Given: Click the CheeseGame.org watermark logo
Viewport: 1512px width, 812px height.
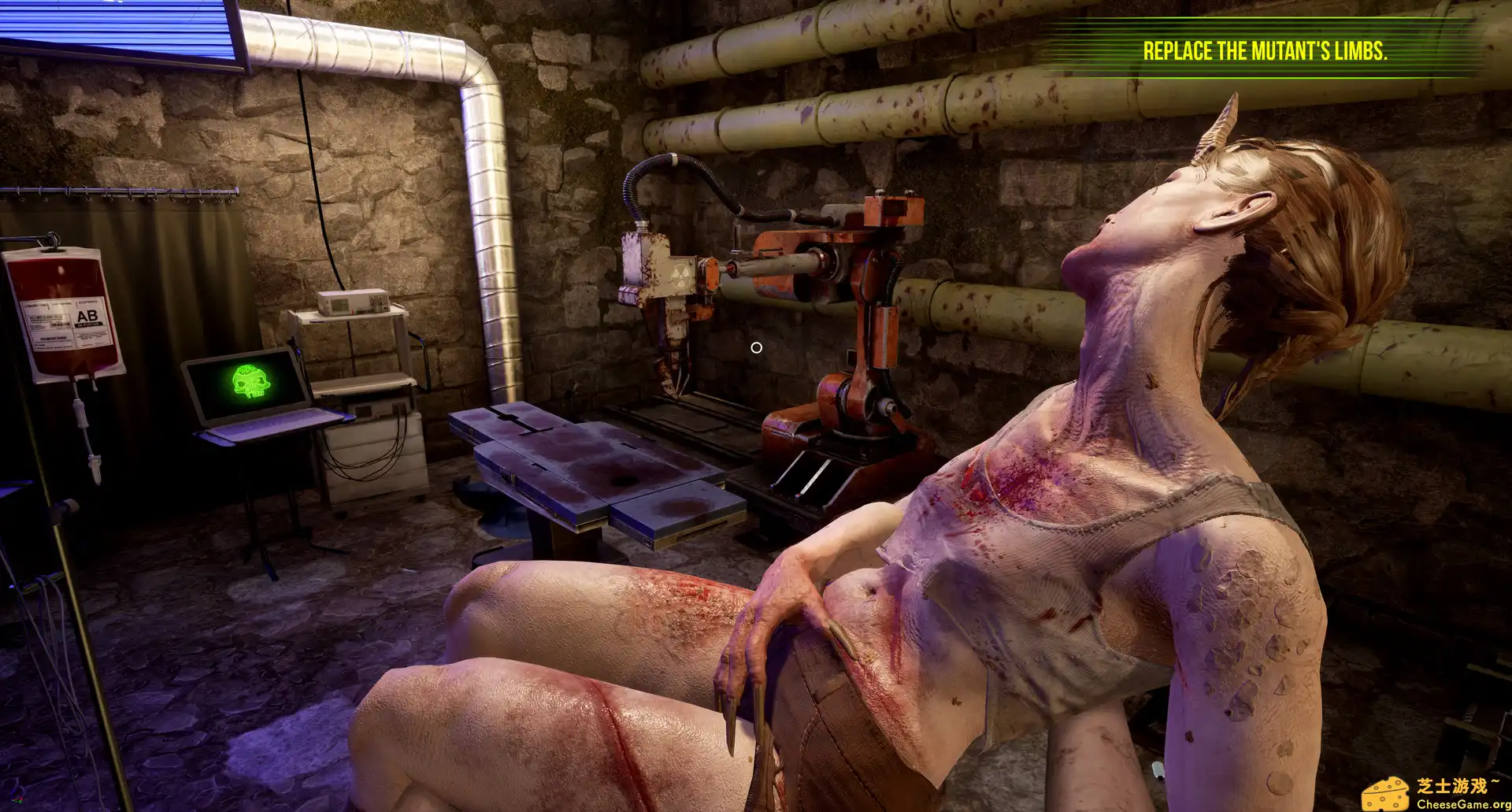Looking at the screenshot, I should pos(1436,792).
